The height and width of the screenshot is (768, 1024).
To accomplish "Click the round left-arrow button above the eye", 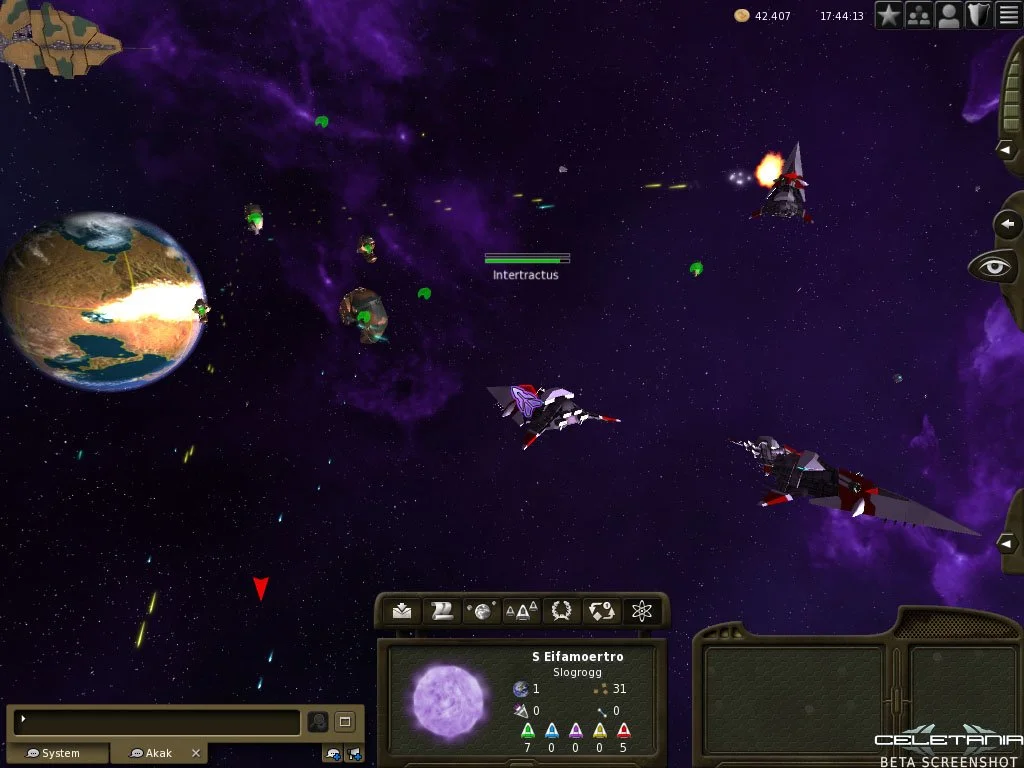I will coord(1009,224).
